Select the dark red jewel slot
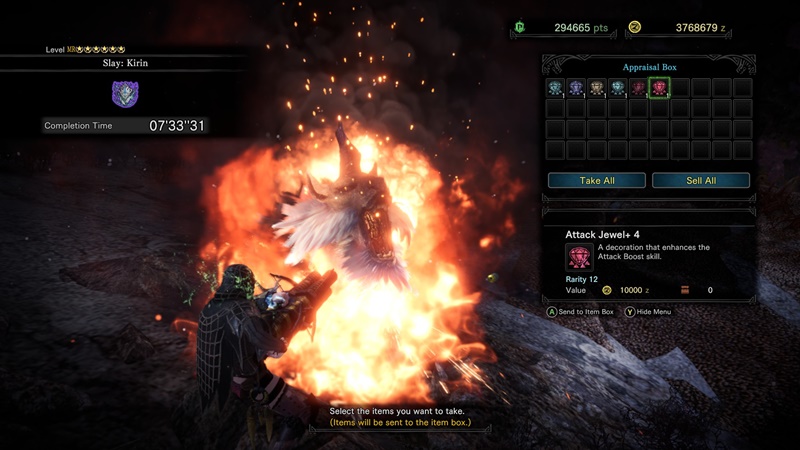The height and width of the screenshot is (450, 800). (x=638, y=88)
